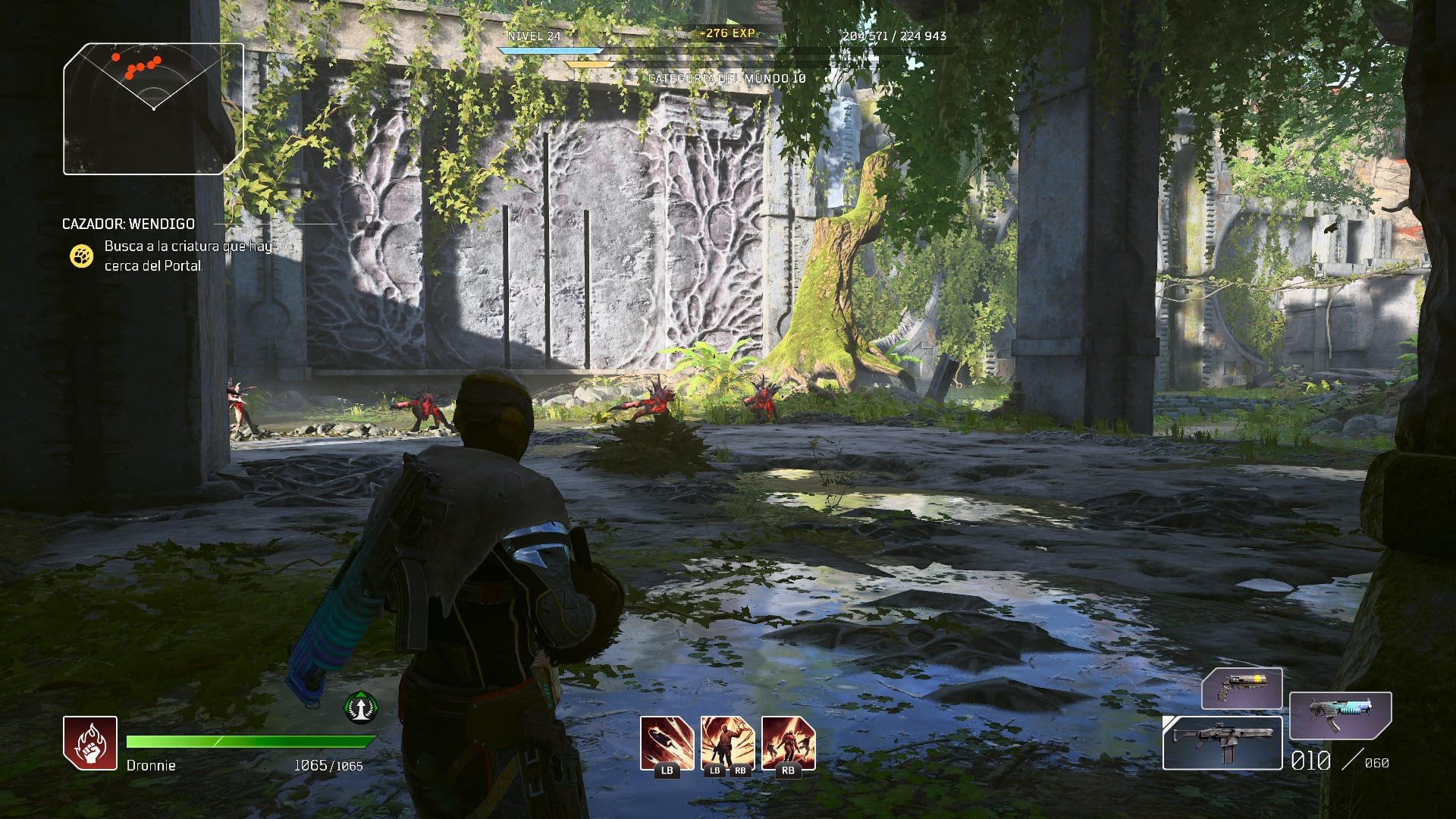Select the grey assault rifle slot
The width and height of the screenshot is (1456, 819).
tap(1222, 743)
